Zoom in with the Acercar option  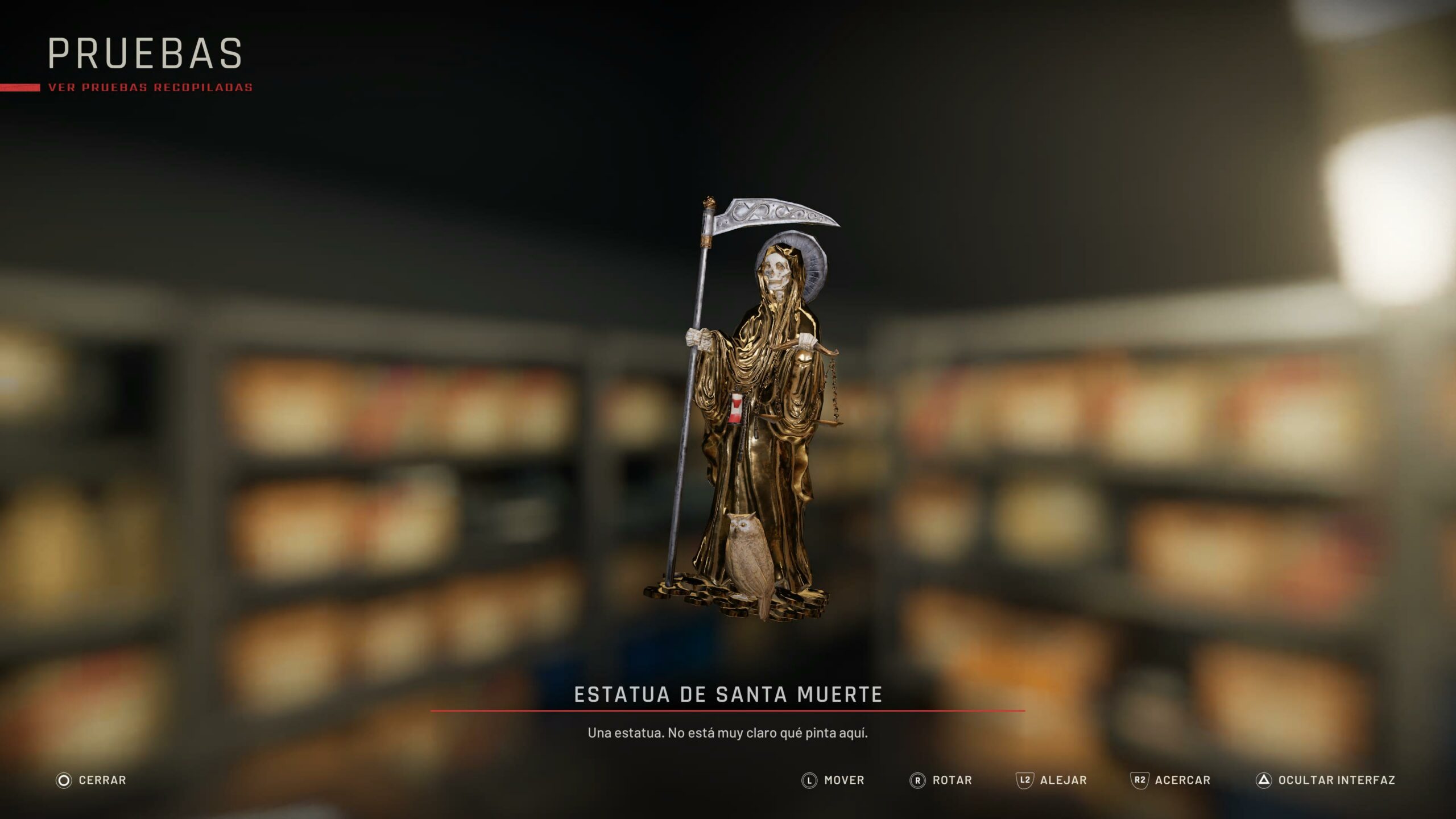point(1170,780)
